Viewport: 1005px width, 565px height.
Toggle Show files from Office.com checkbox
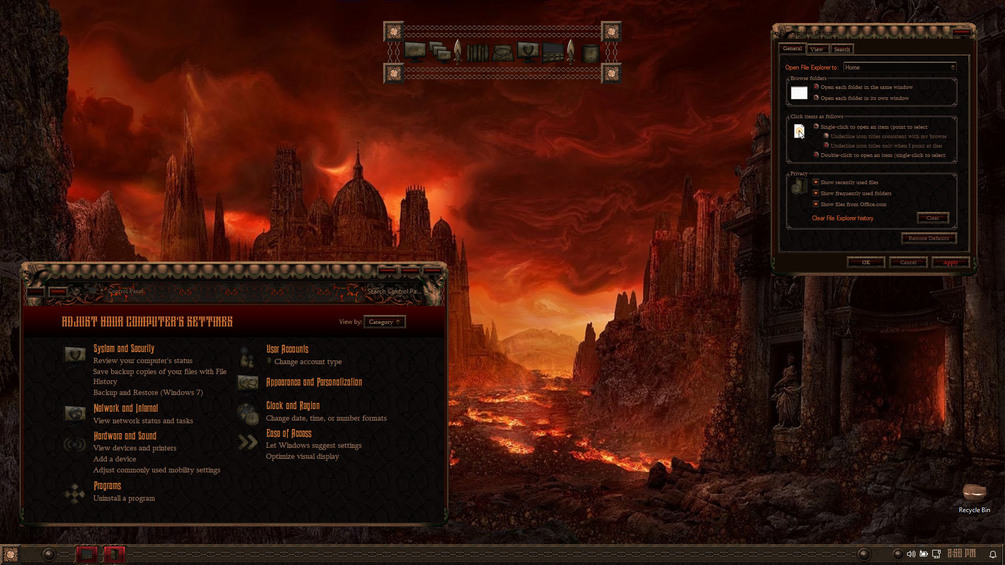(816, 204)
